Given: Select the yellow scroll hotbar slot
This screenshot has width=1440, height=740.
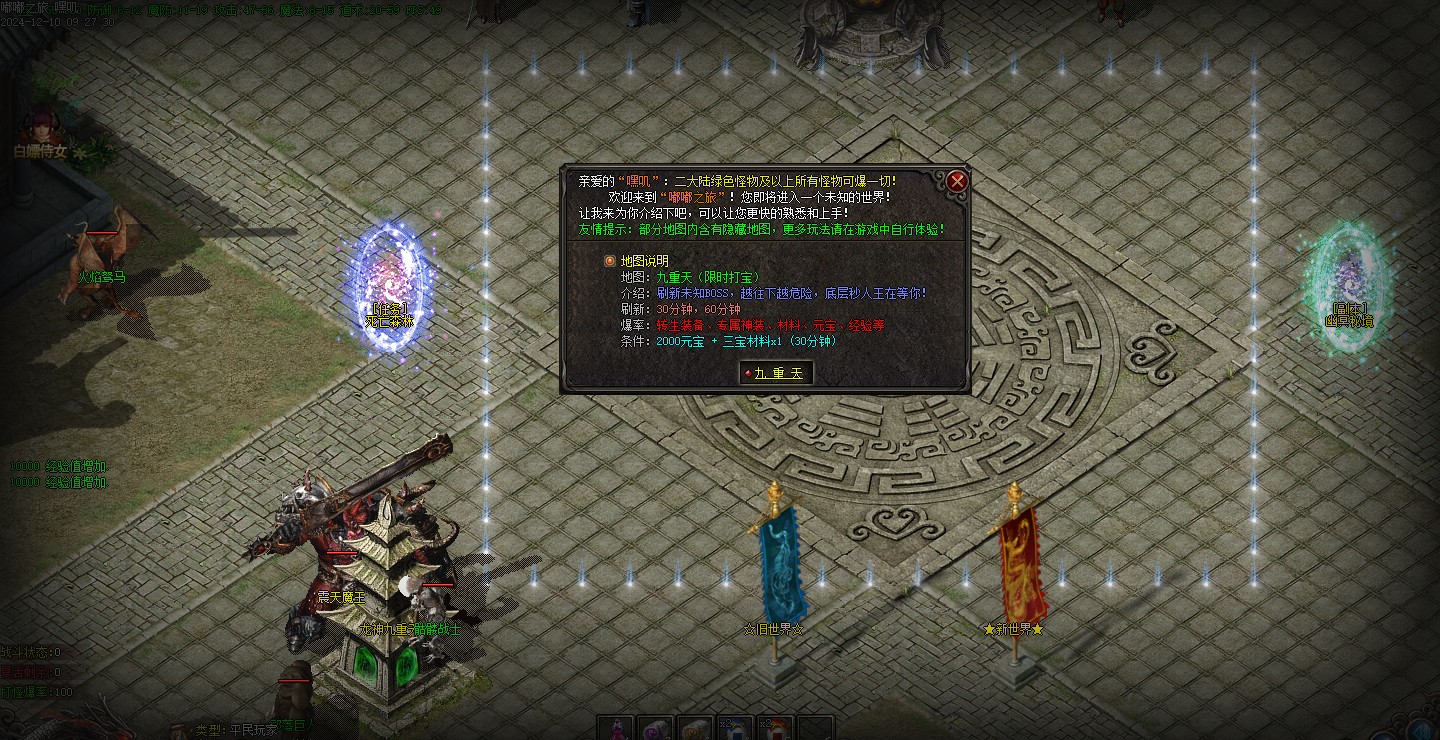Looking at the screenshot, I should coord(695,728).
